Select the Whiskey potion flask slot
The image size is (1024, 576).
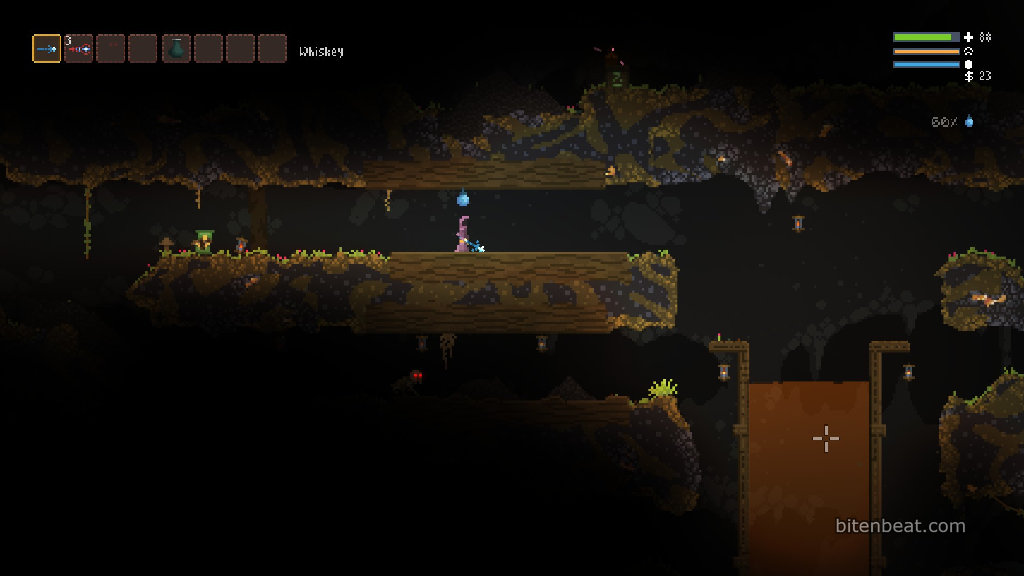(176, 48)
